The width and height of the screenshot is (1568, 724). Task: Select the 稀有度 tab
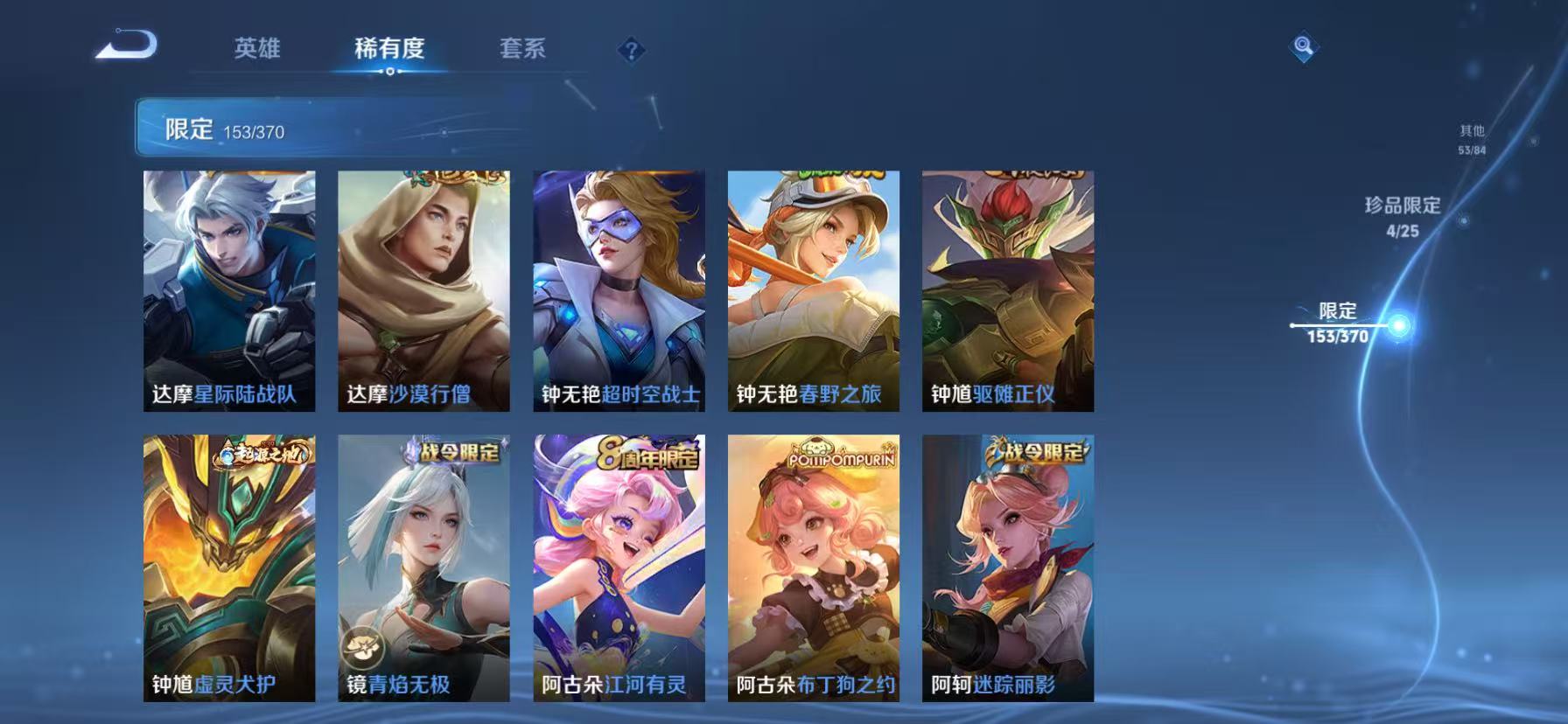pyautogui.click(x=390, y=49)
